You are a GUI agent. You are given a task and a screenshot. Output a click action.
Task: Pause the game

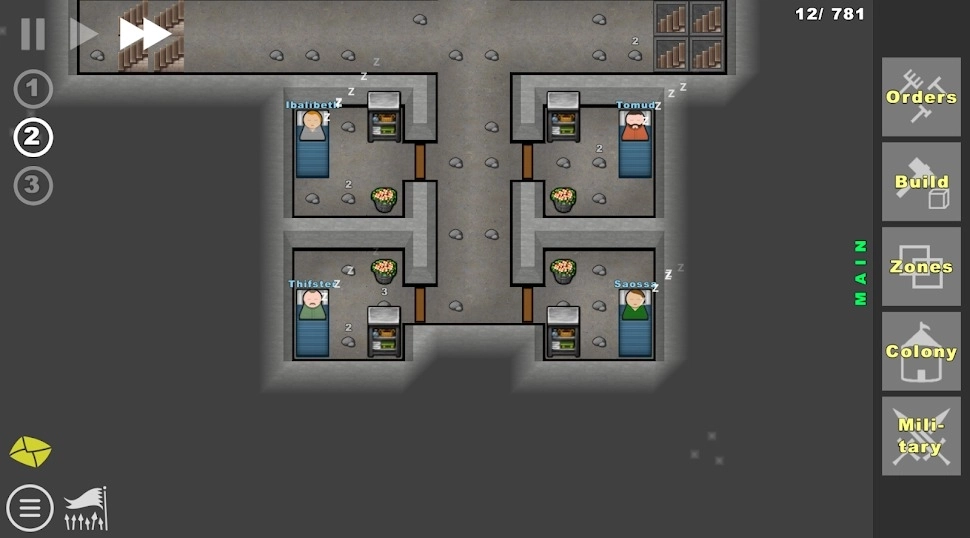pos(33,34)
